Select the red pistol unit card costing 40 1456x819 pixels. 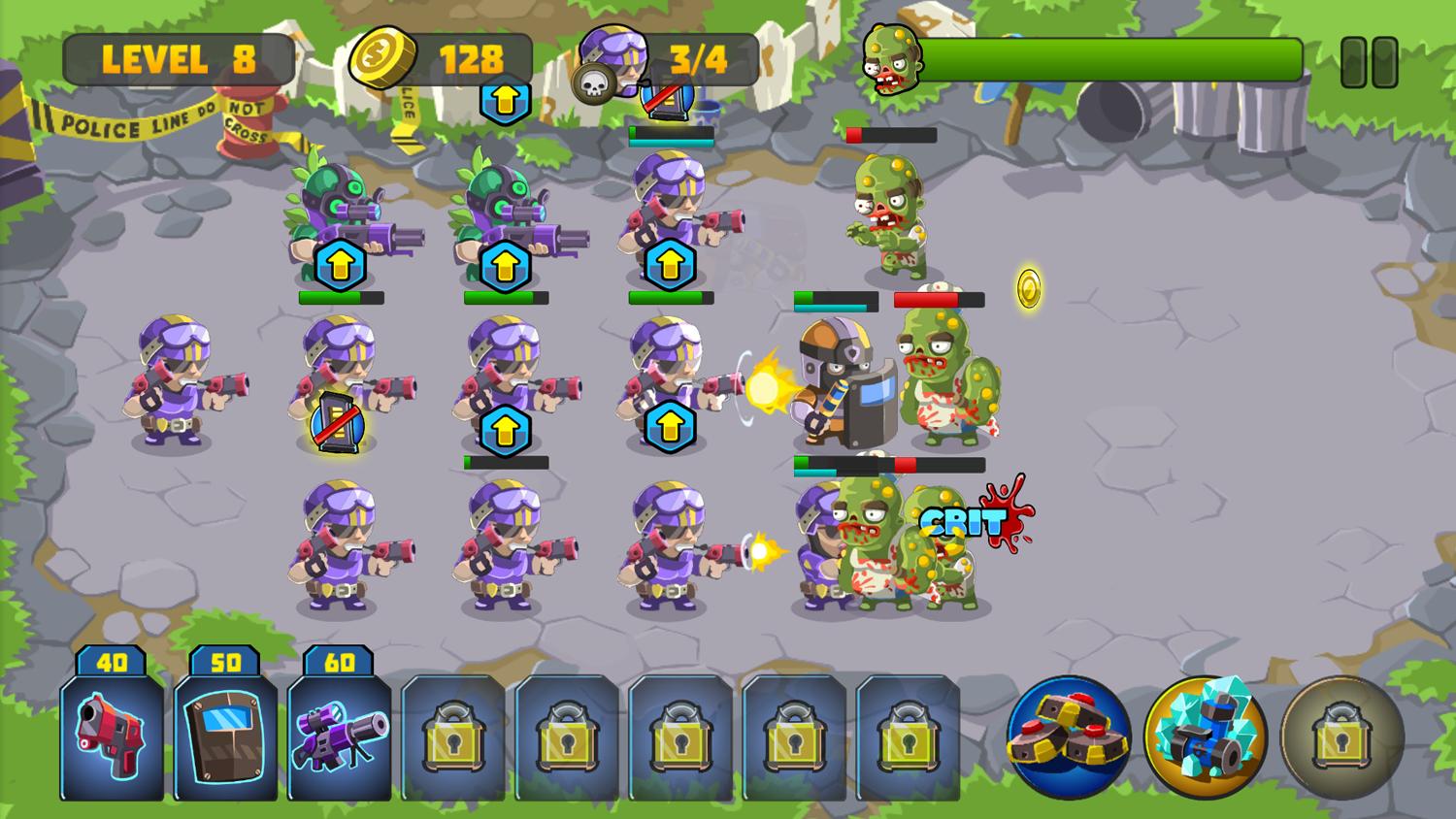click(111, 737)
